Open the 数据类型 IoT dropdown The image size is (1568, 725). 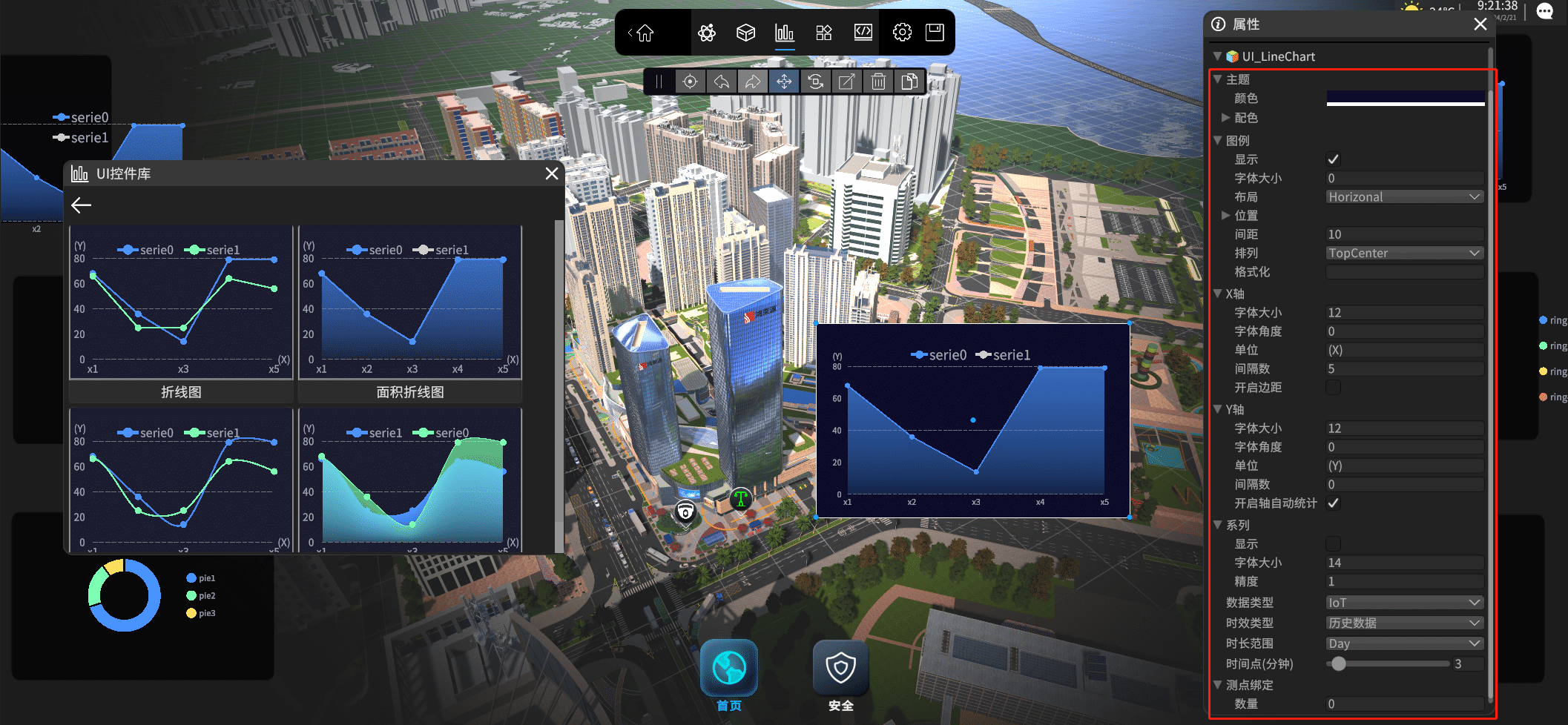(x=1405, y=603)
